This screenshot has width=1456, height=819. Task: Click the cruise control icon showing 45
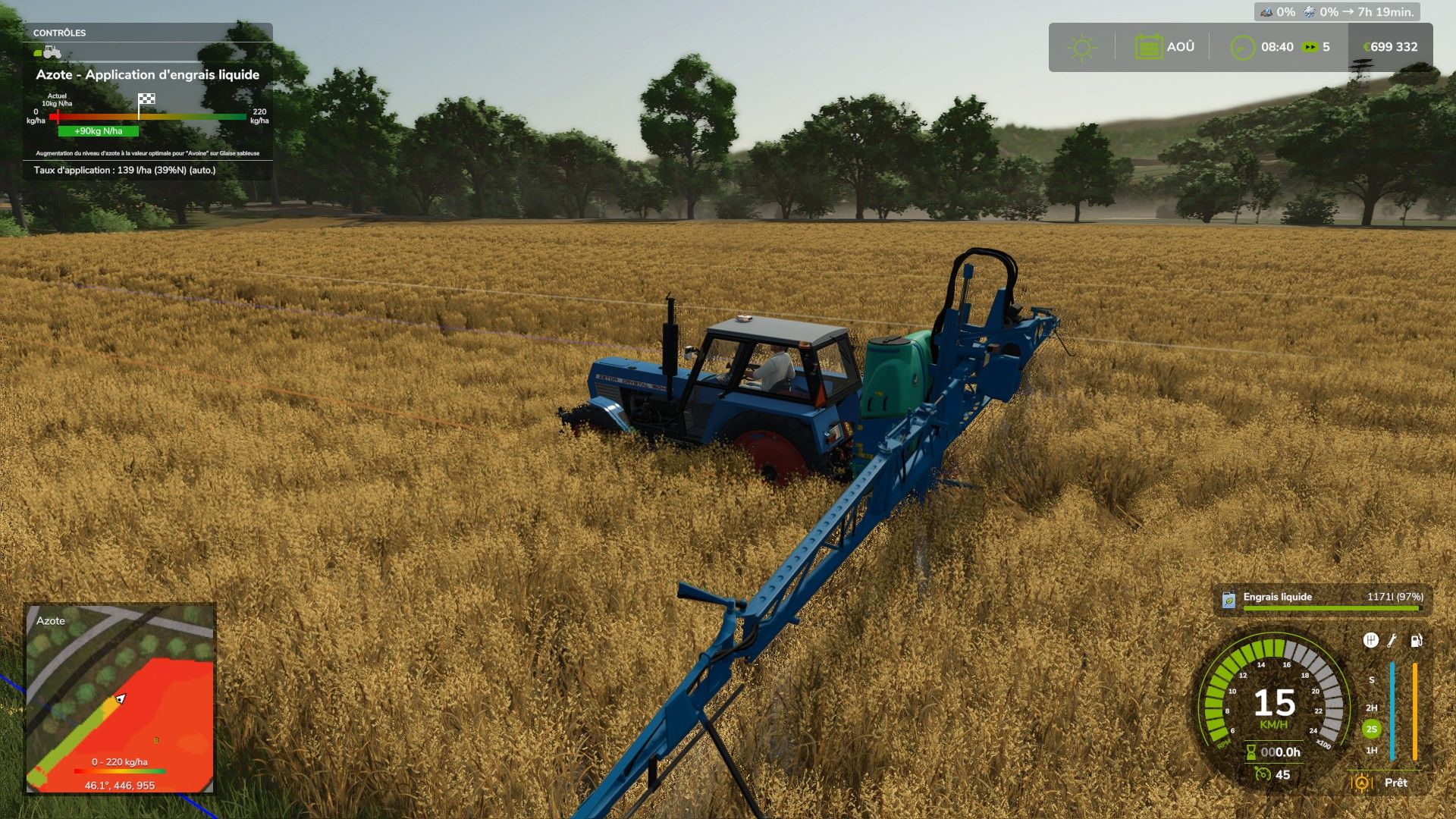1263,775
